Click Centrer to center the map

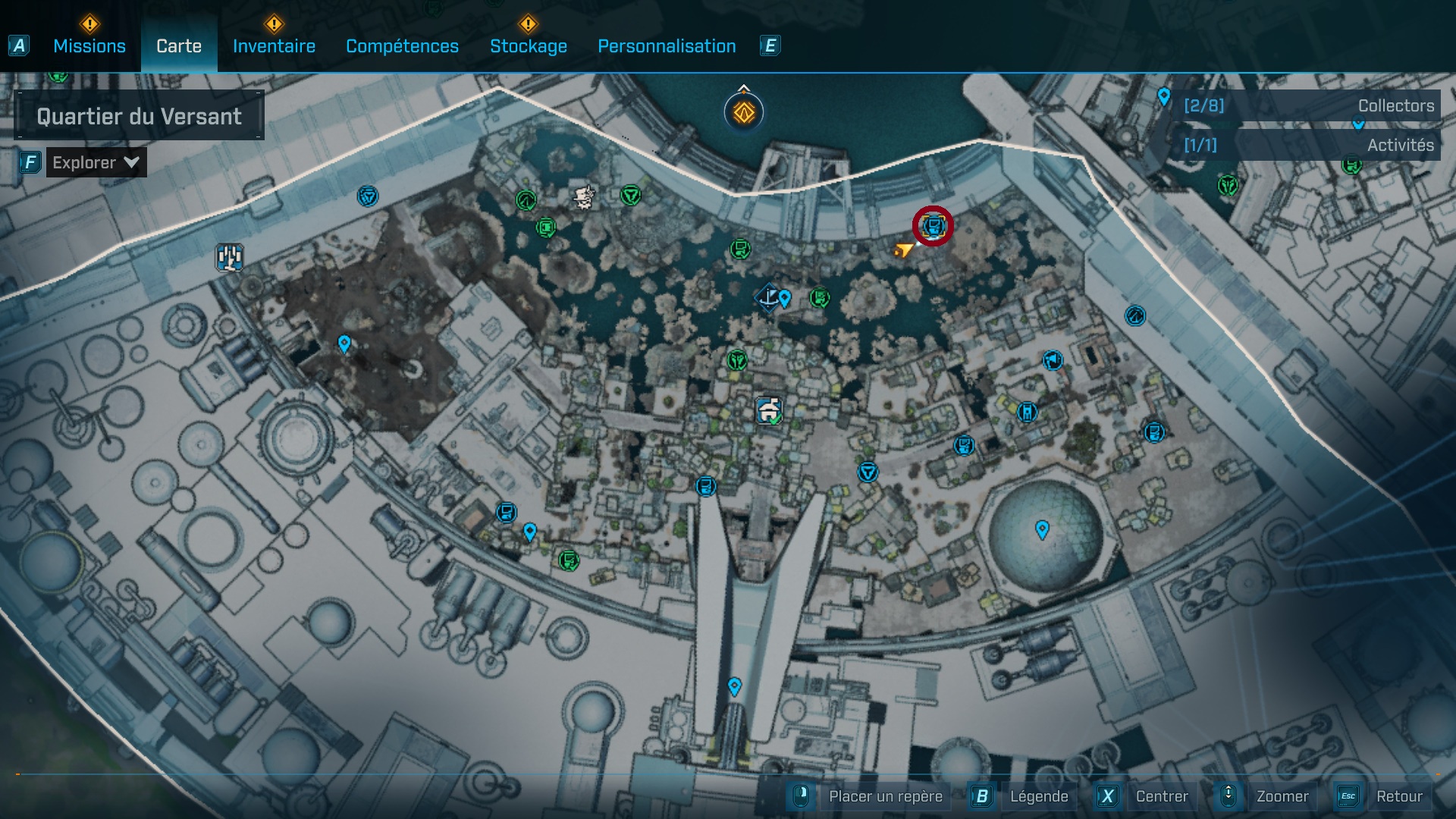pyautogui.click(x=1160, y=796)
